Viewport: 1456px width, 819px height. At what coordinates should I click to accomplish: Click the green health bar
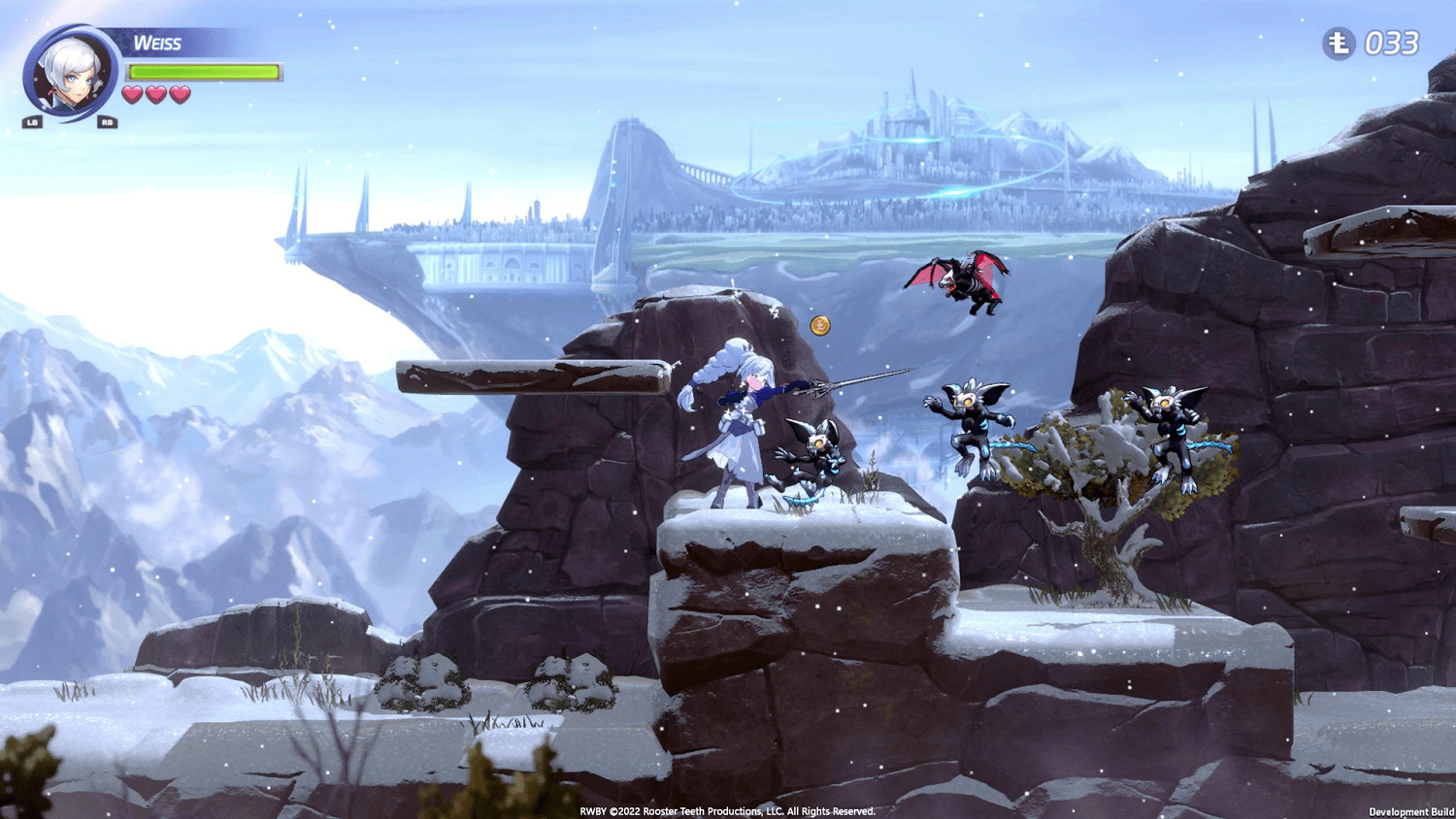point(204,72)
